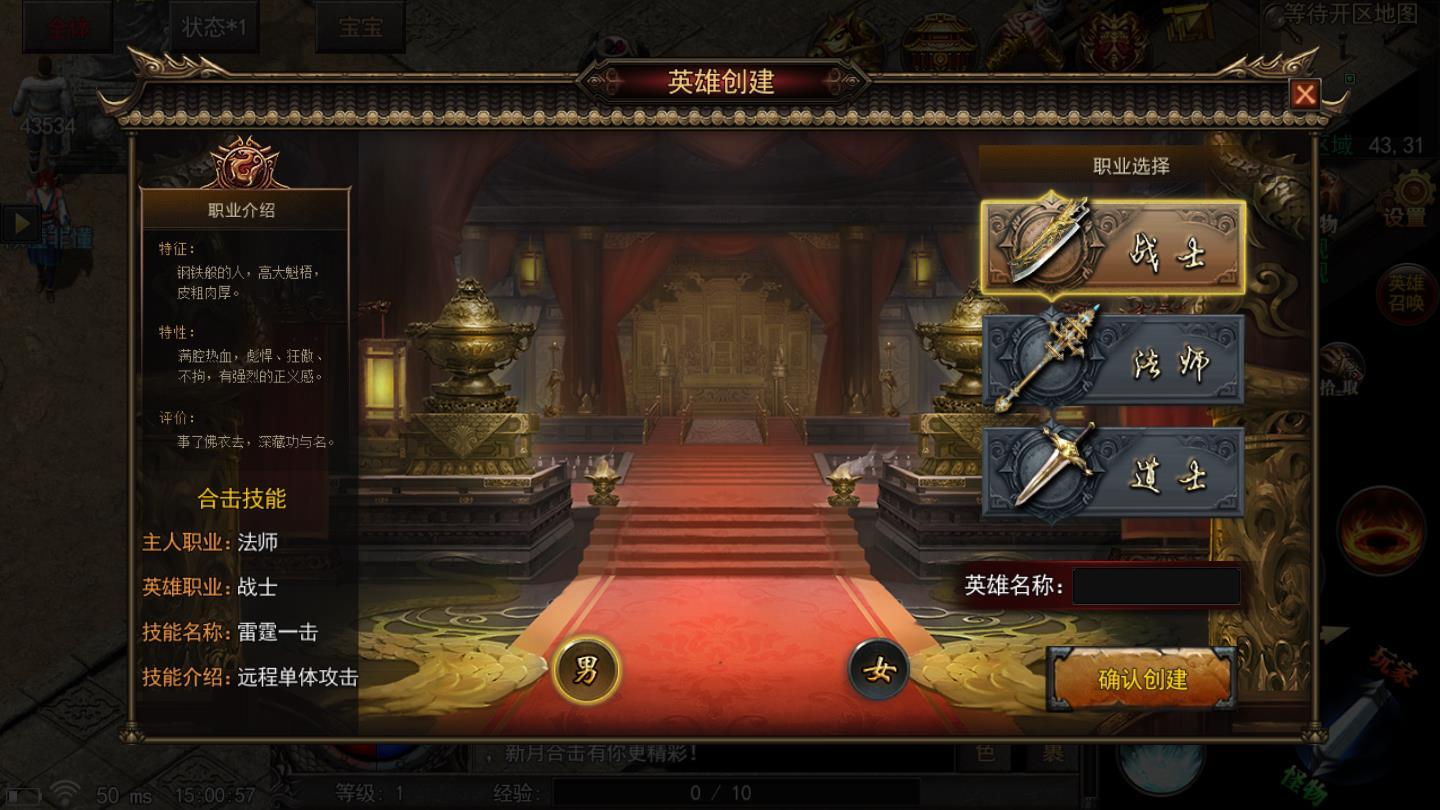Select male gender 男
The height and width of the screenshot is (810, 1440).
tap(586, 670)
